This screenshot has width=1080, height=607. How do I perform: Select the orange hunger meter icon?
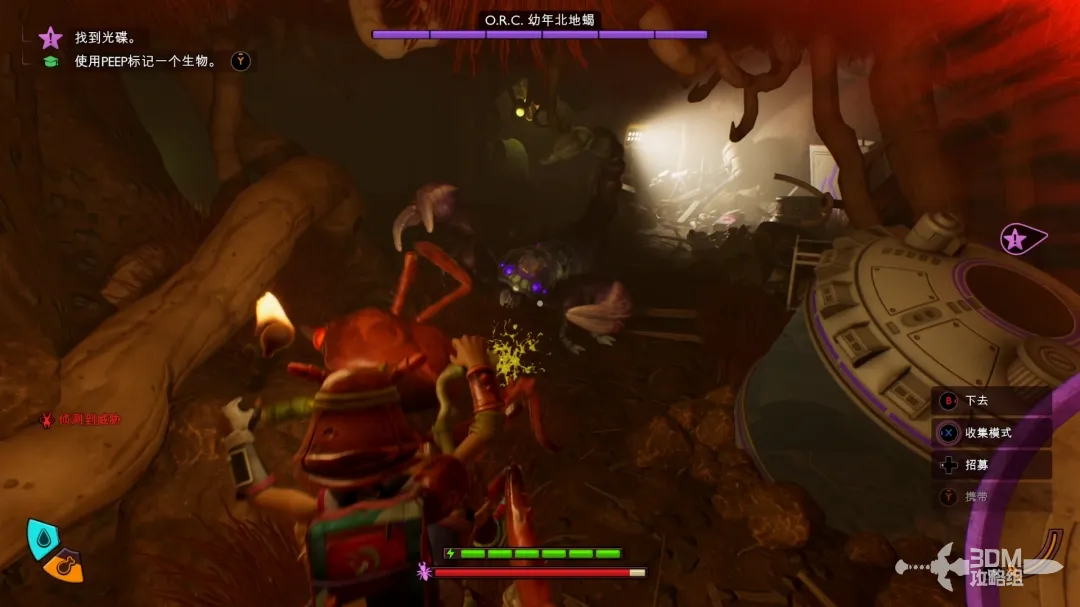[63, 567]
